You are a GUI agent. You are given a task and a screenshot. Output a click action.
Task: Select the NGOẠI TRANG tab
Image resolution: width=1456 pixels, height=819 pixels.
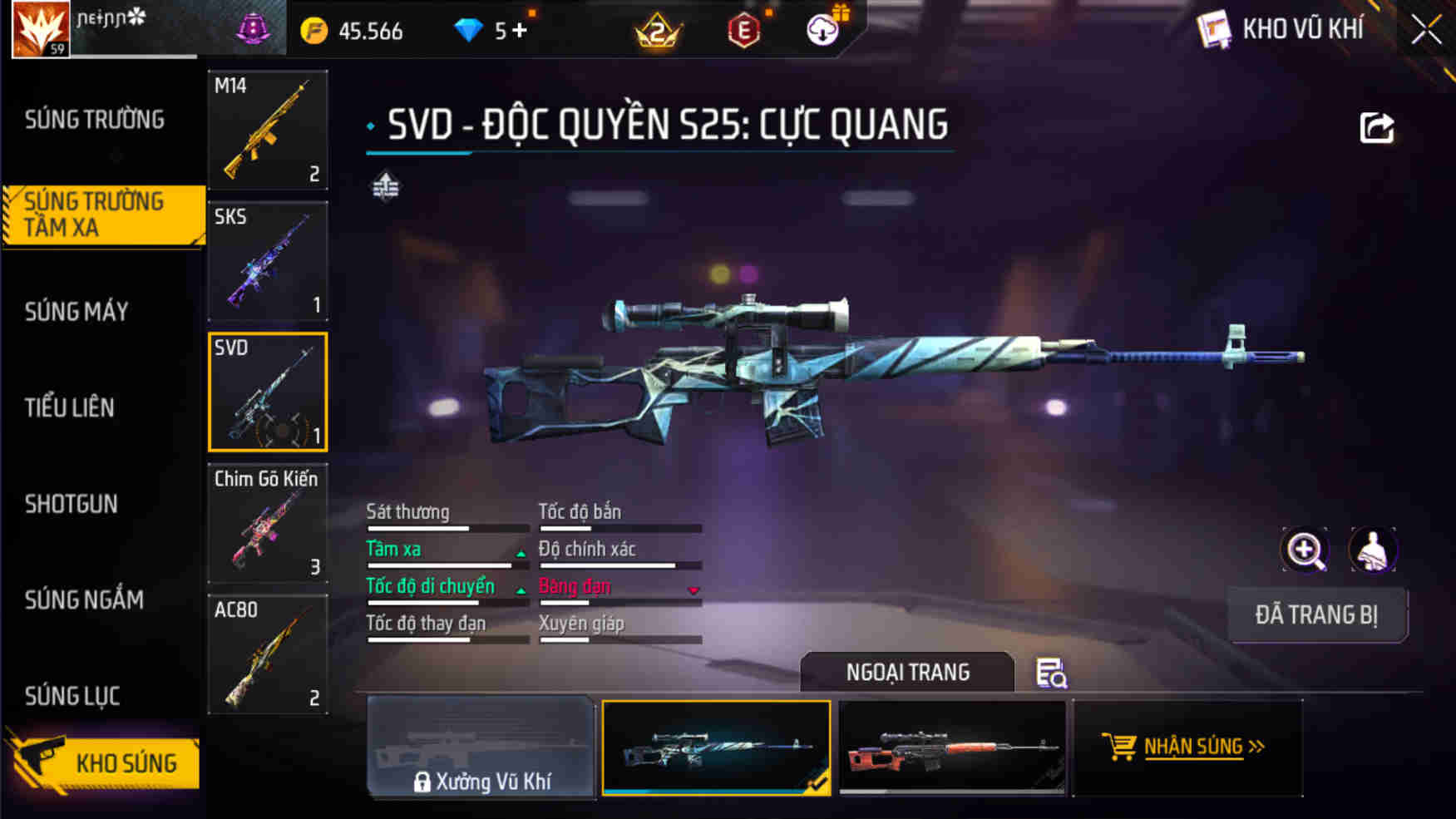click(906, 672)
